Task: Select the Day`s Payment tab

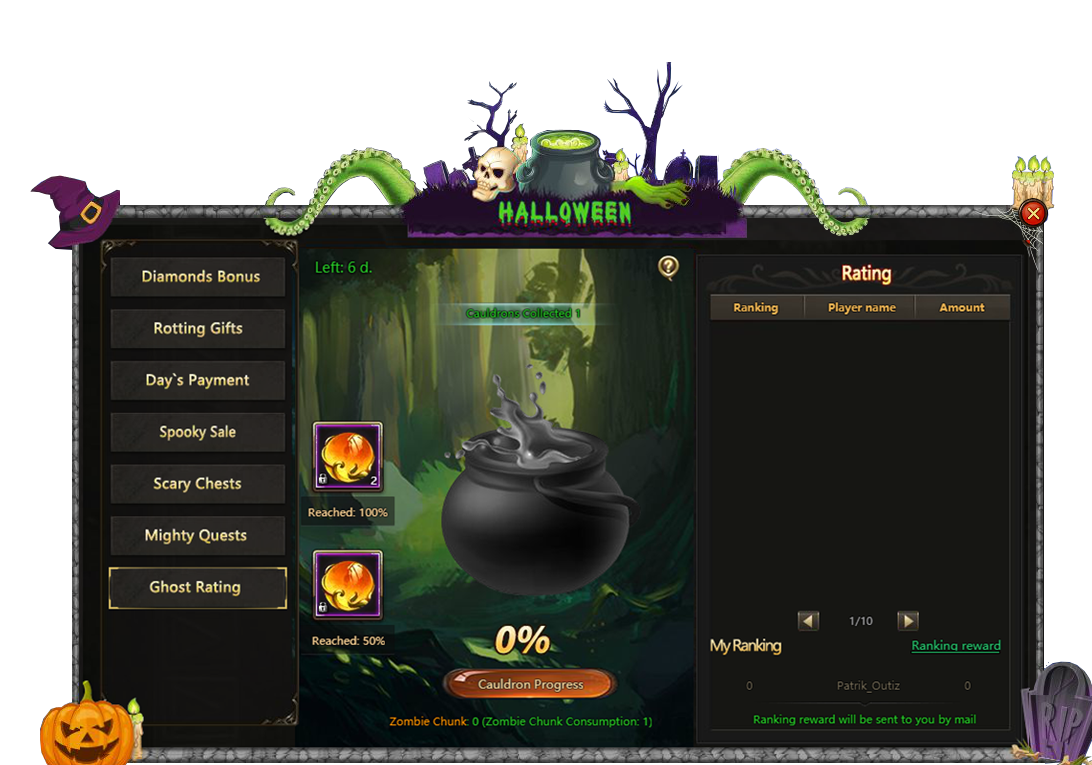Action: click(x=198, y=381)
